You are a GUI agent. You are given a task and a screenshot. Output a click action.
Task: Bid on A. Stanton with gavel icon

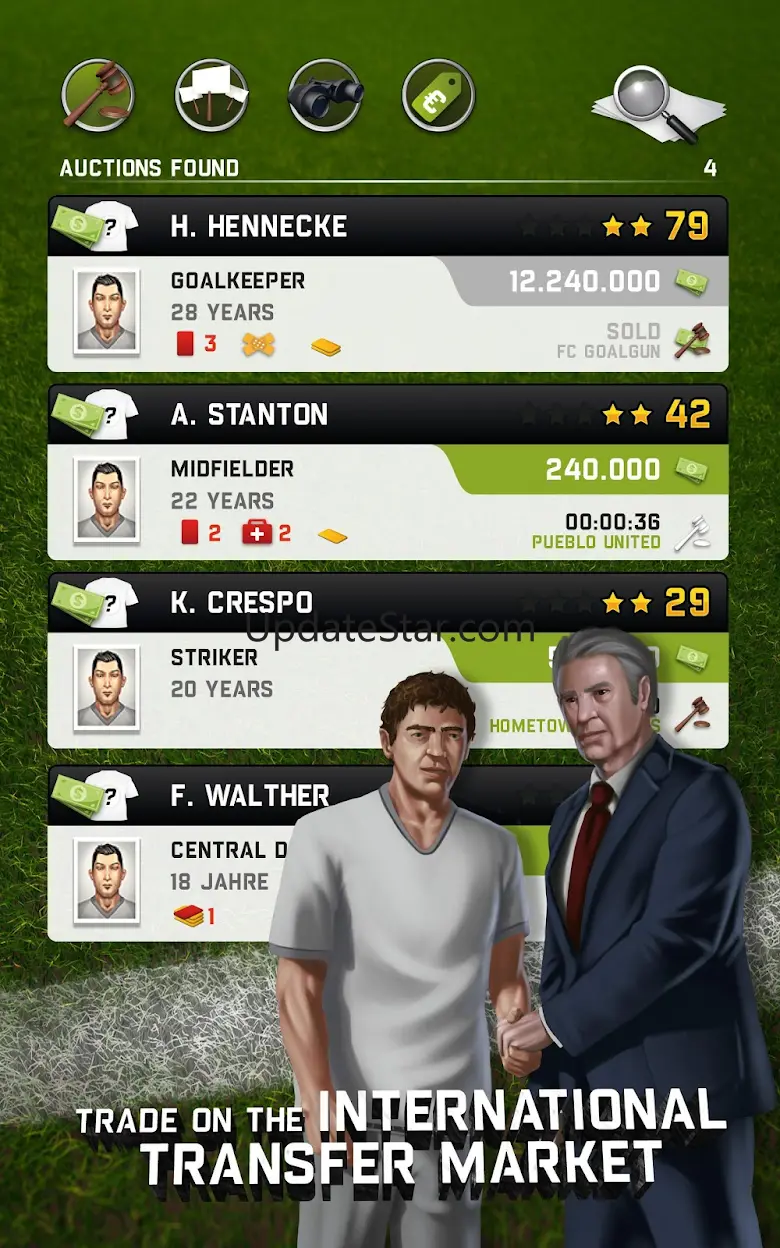(691, 532)
